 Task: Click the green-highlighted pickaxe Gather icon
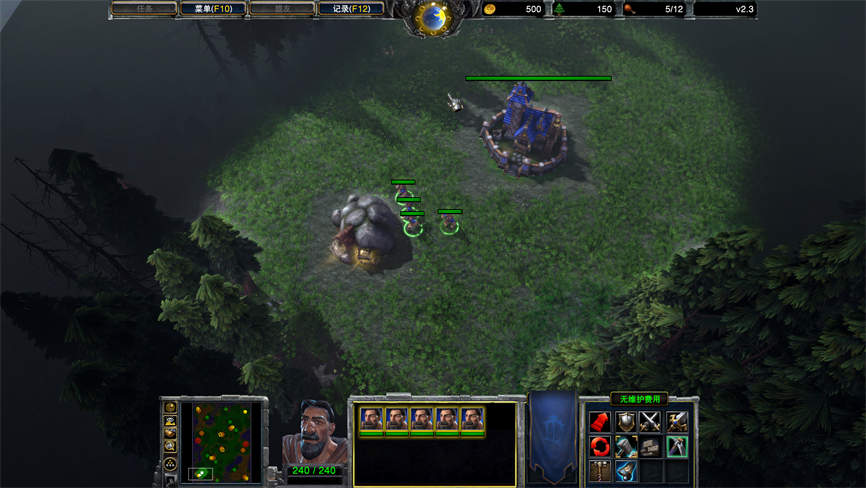pos(678,446)
